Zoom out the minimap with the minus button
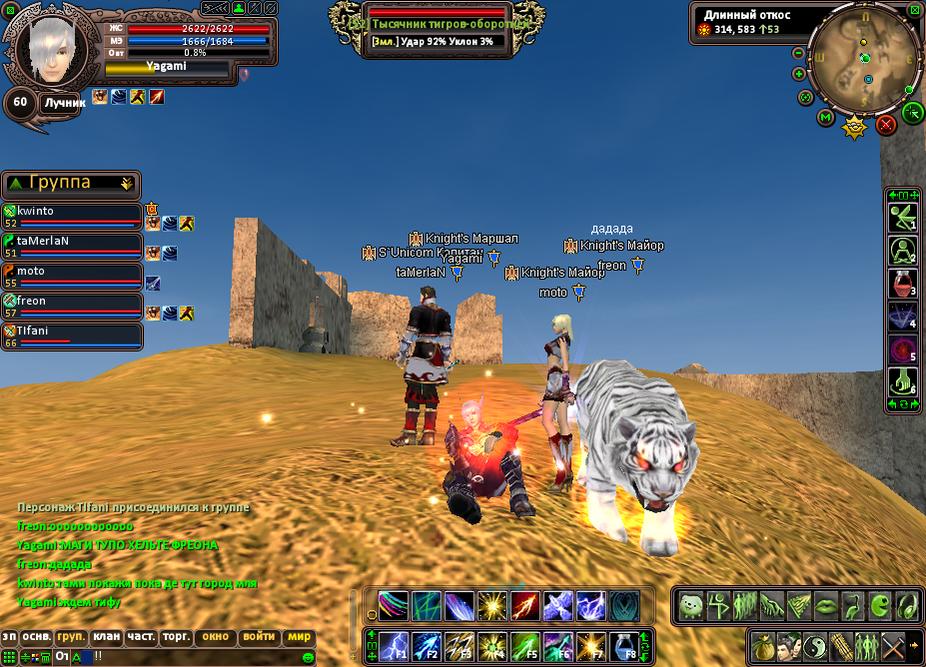 click(799, 53)
